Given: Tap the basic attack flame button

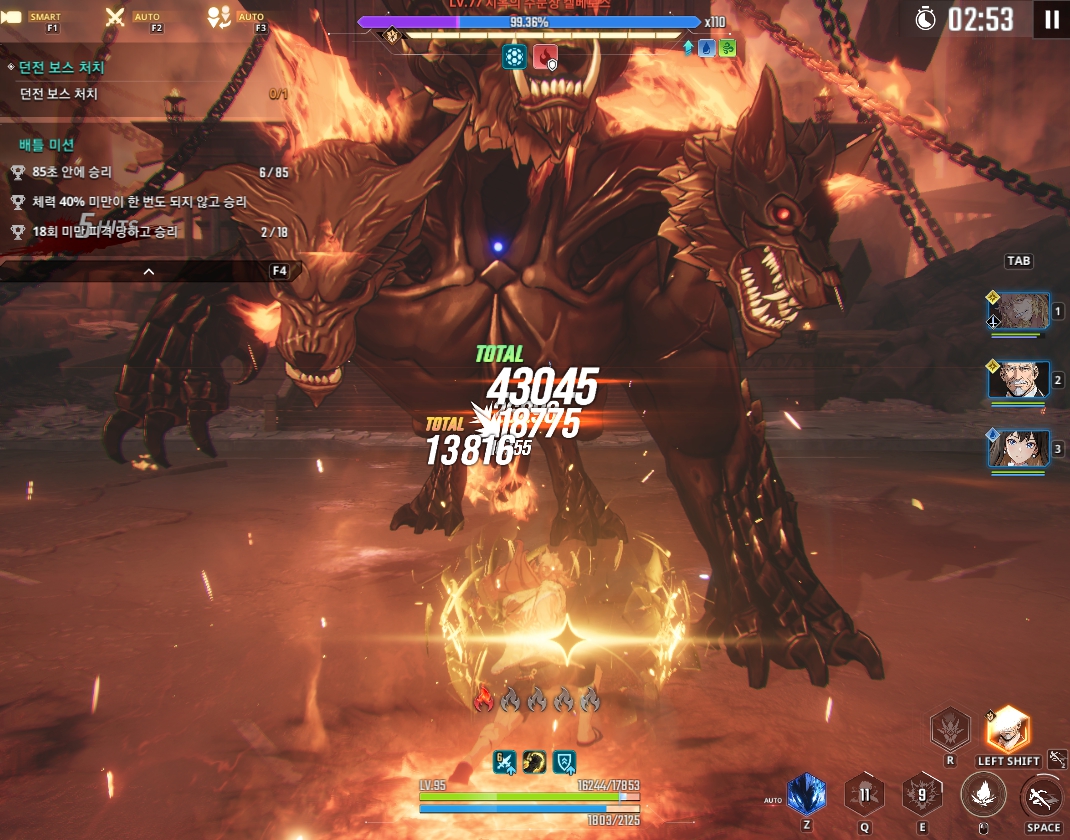Looking at the screenshot, I should click(982, 795).
